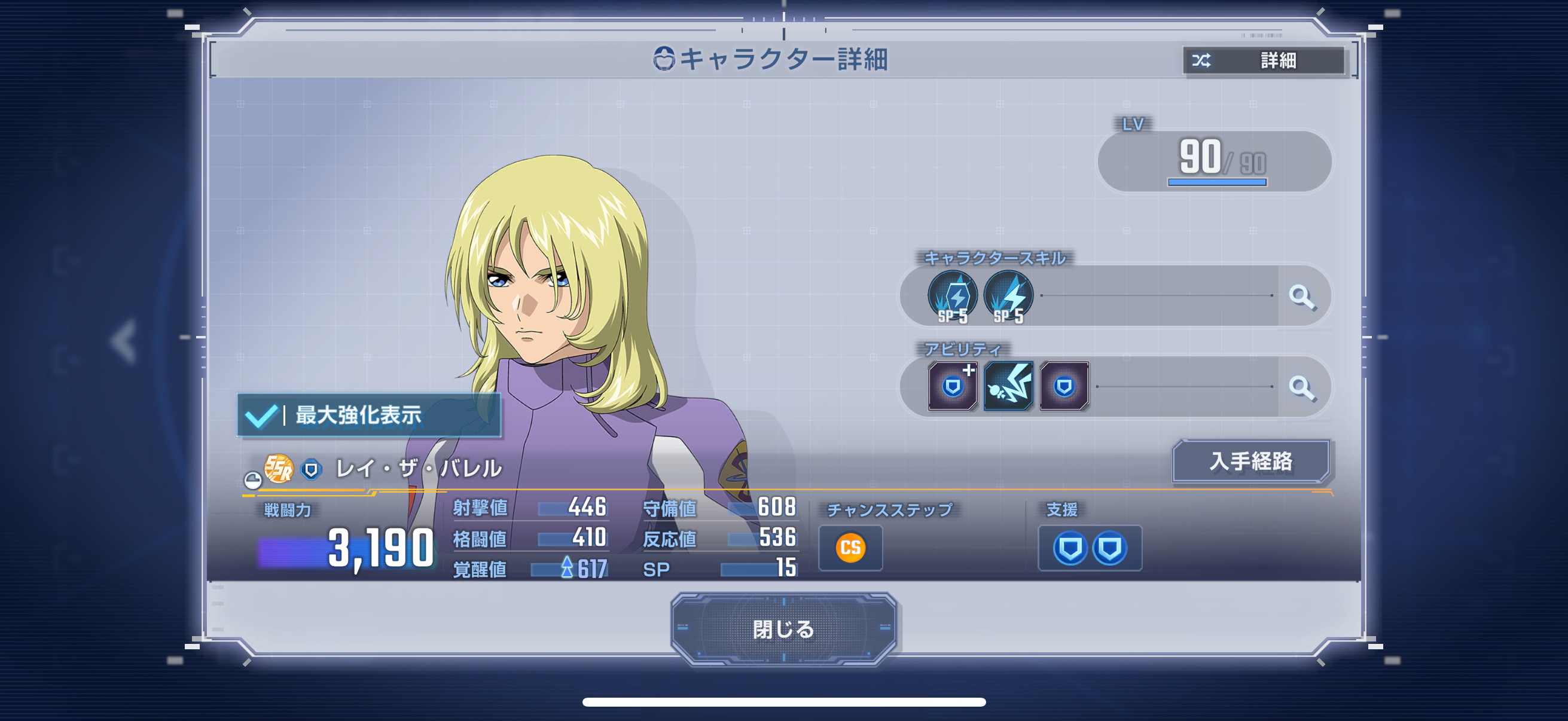Select the first SP 5 character skill
Viewport: 1568px width, 721px height.
pos(952,297)
